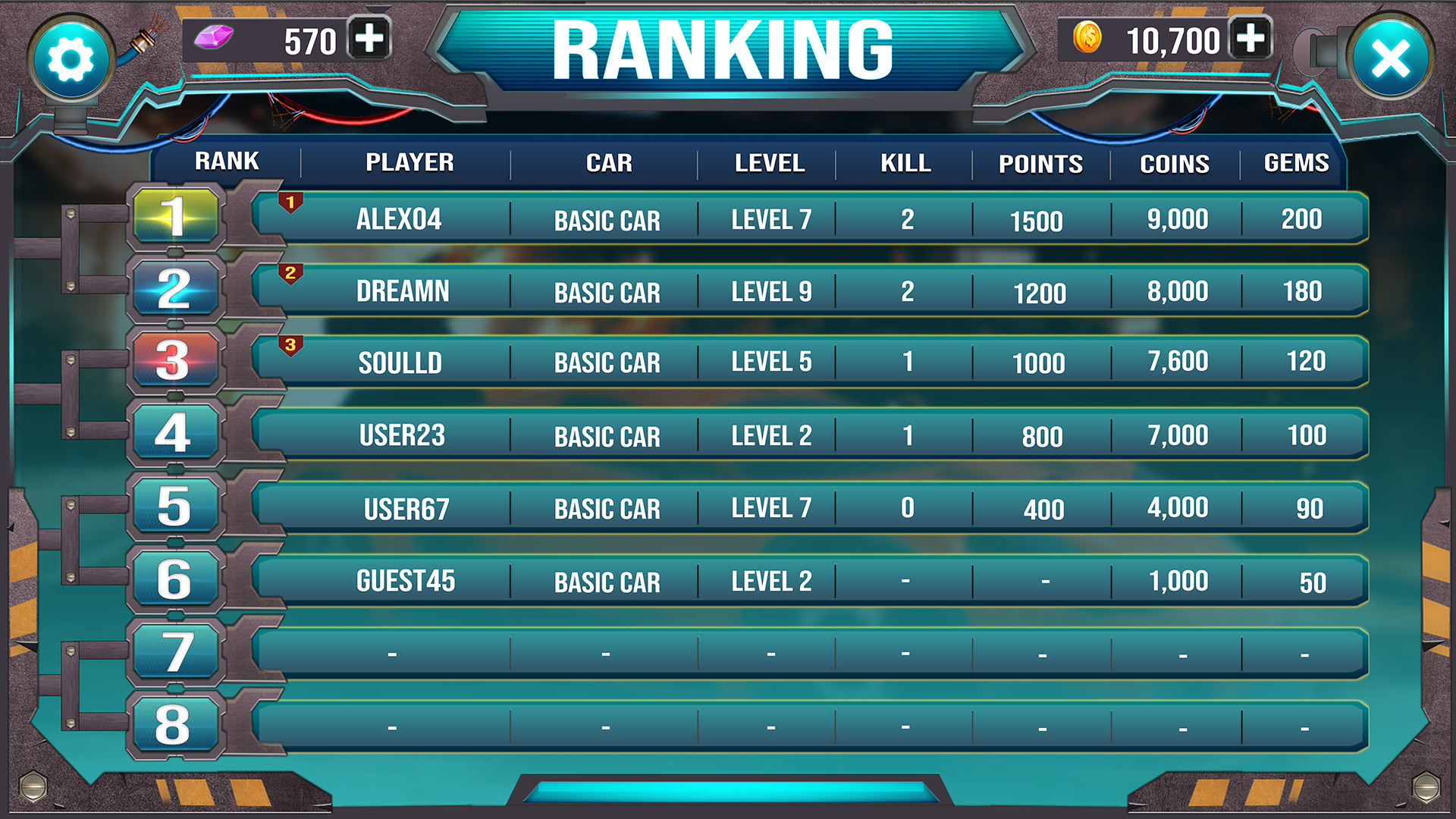Image resolution: width=1456 pixels, height=819 pixels.
Task: Click the '3' ribbon on SOULLD's row
Action: pos(290,345)
